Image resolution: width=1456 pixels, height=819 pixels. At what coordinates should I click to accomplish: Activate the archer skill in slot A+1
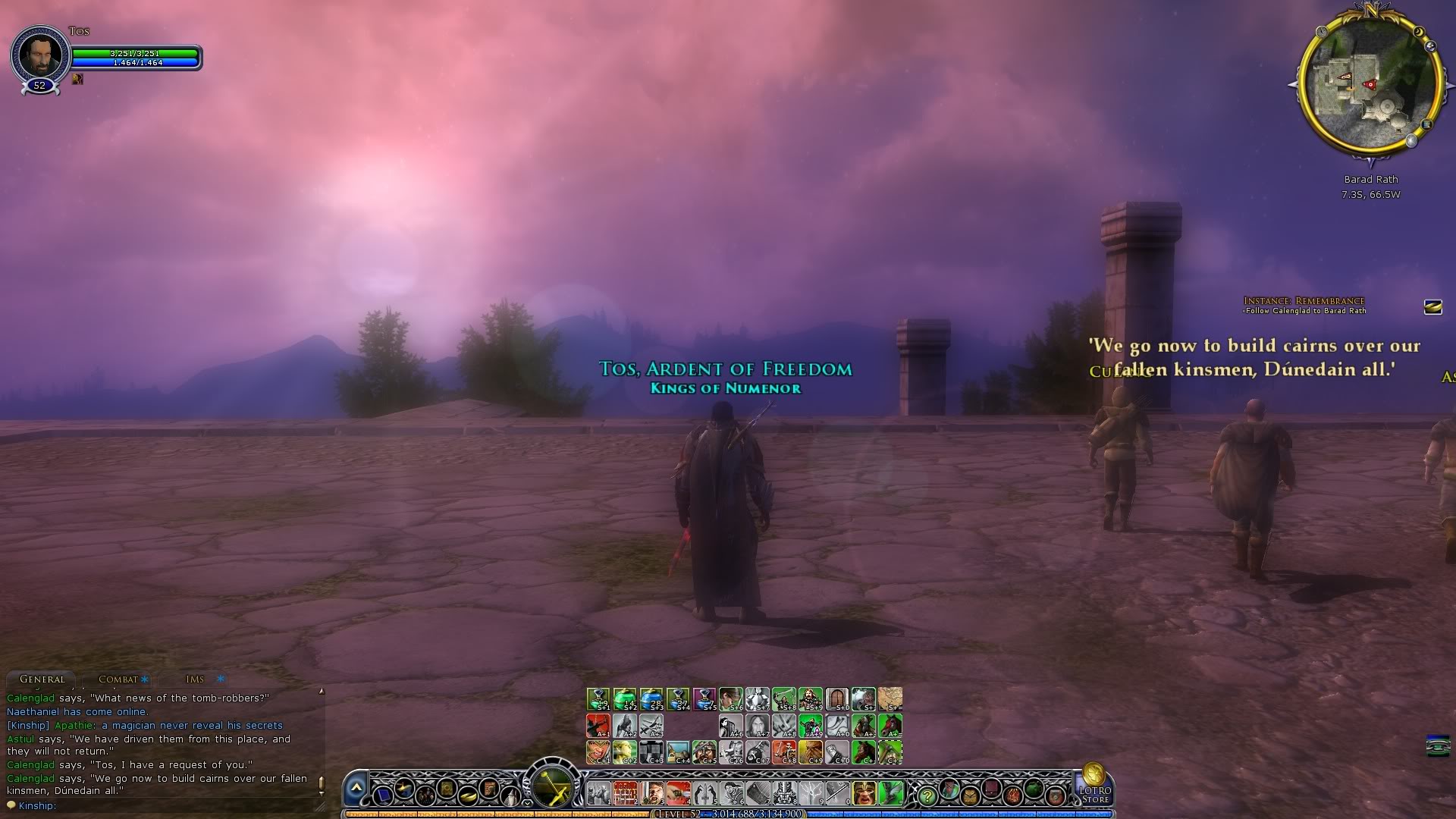[598, 726]
